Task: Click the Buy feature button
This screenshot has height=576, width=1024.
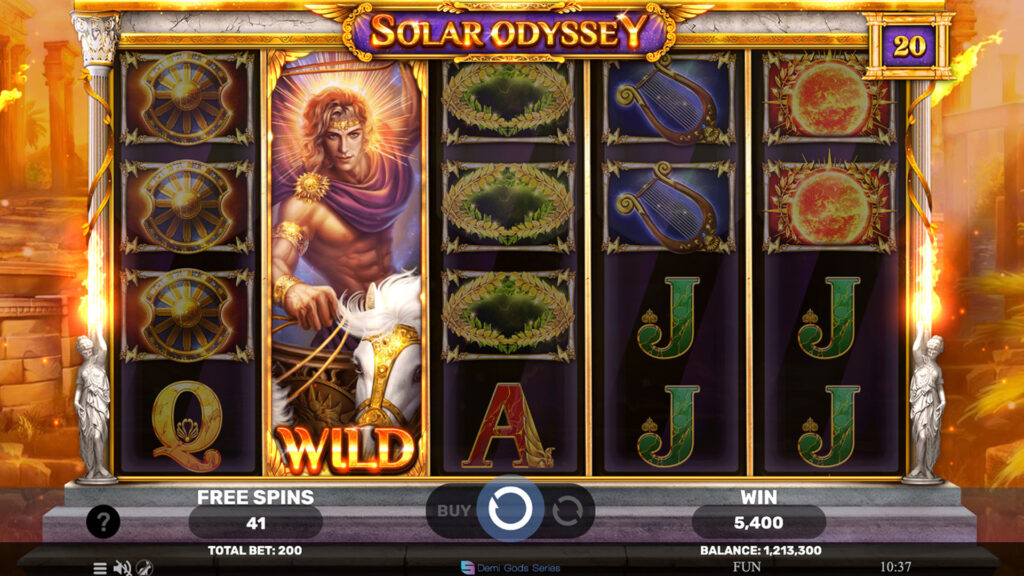Action: (454, 510)
